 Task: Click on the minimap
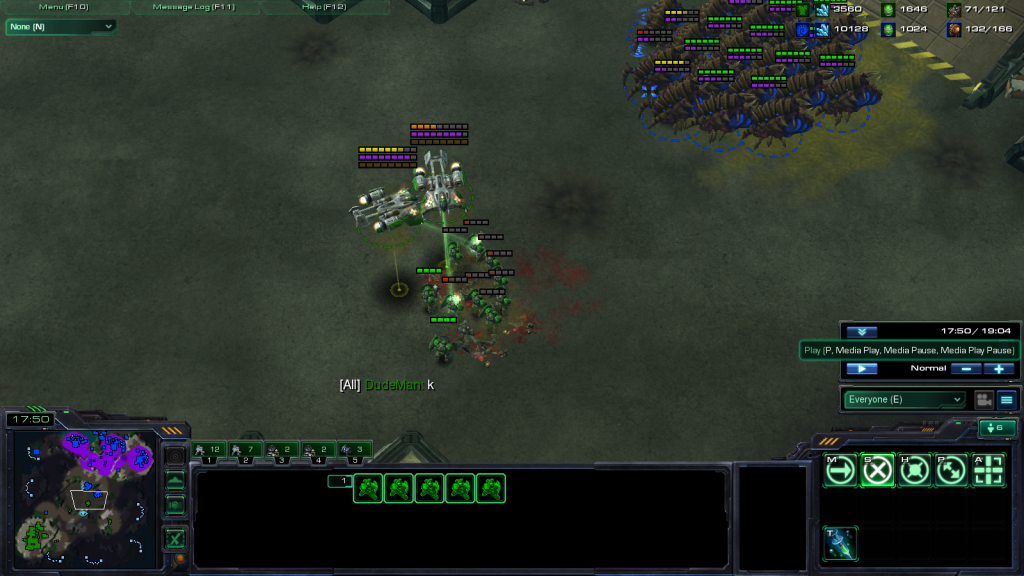(x=85, y=490)
